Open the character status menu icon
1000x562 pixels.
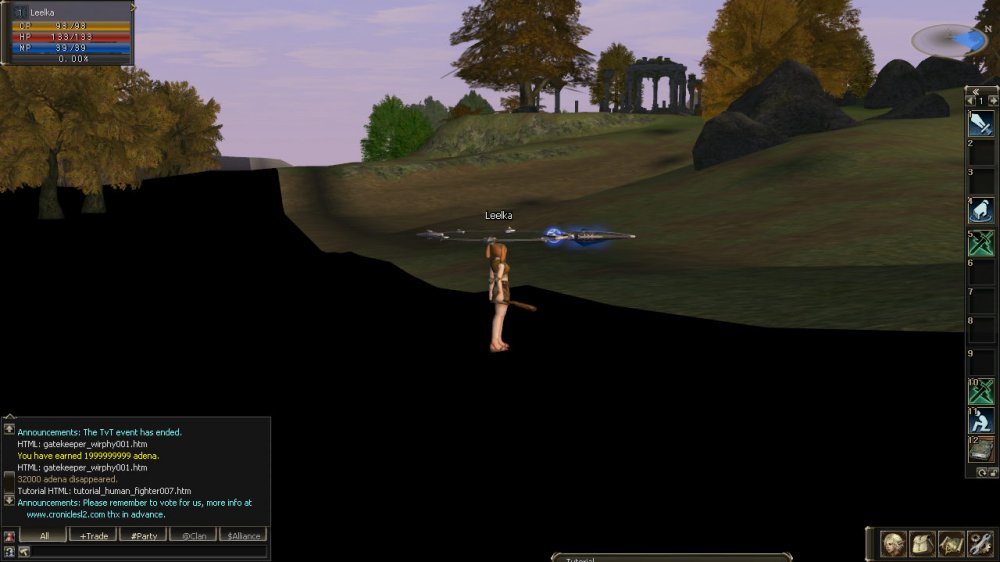893,544
